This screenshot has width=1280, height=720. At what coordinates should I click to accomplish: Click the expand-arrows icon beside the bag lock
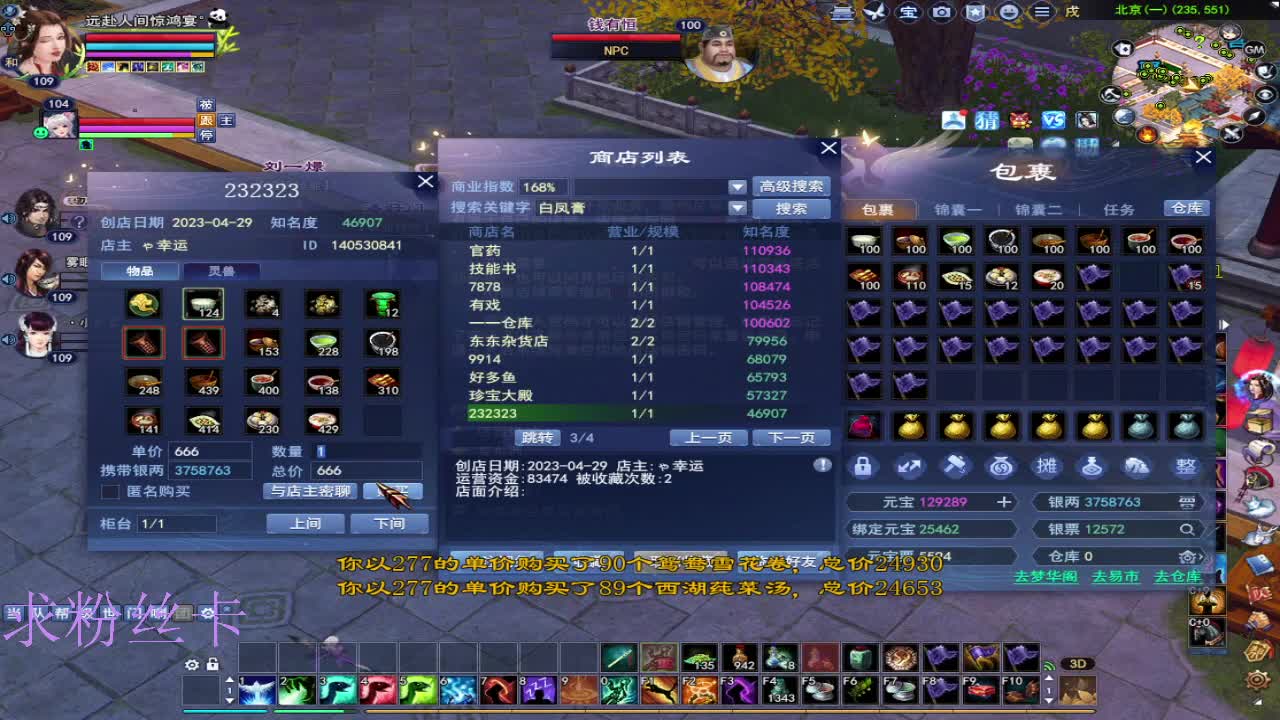[909, 466]
